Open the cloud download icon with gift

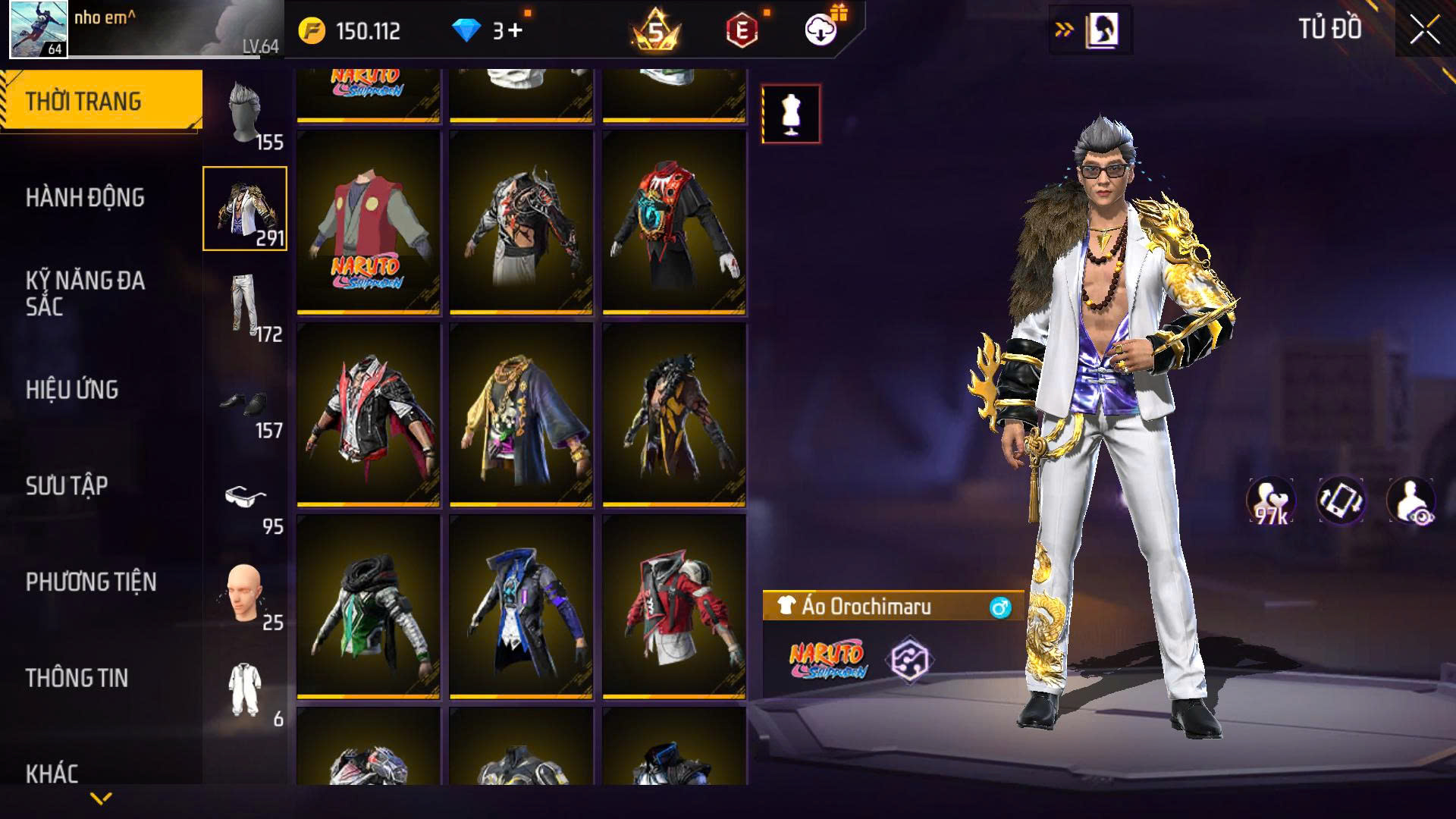point(821,30)
